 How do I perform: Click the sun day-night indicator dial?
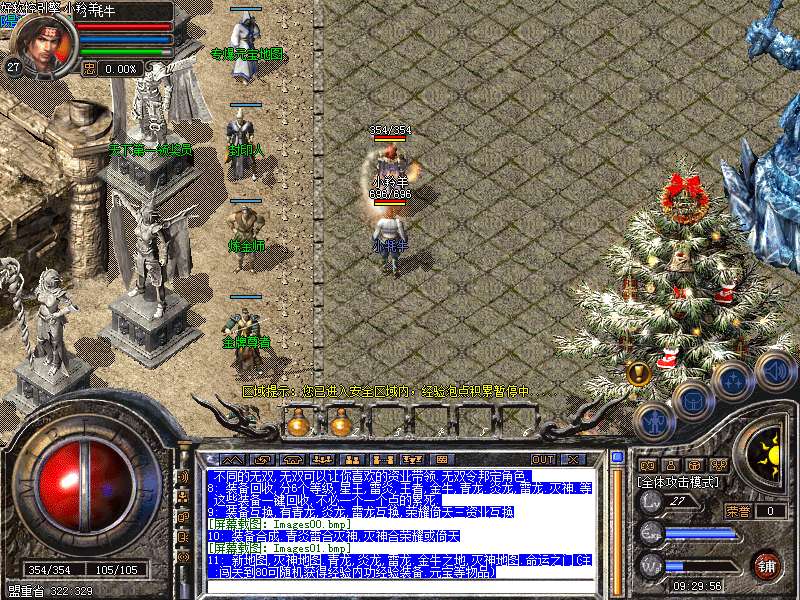tap(769, 454)
